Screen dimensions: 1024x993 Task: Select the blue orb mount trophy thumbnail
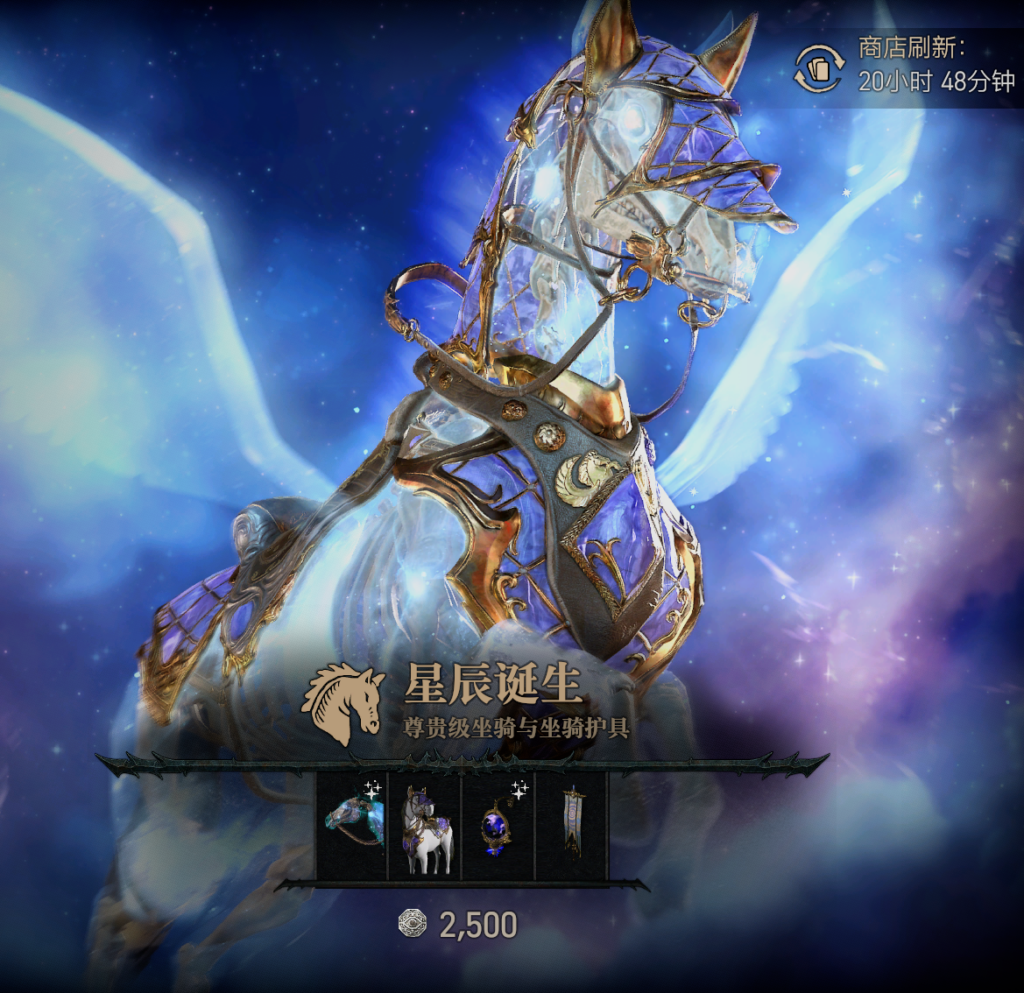[x=498, y=826]
